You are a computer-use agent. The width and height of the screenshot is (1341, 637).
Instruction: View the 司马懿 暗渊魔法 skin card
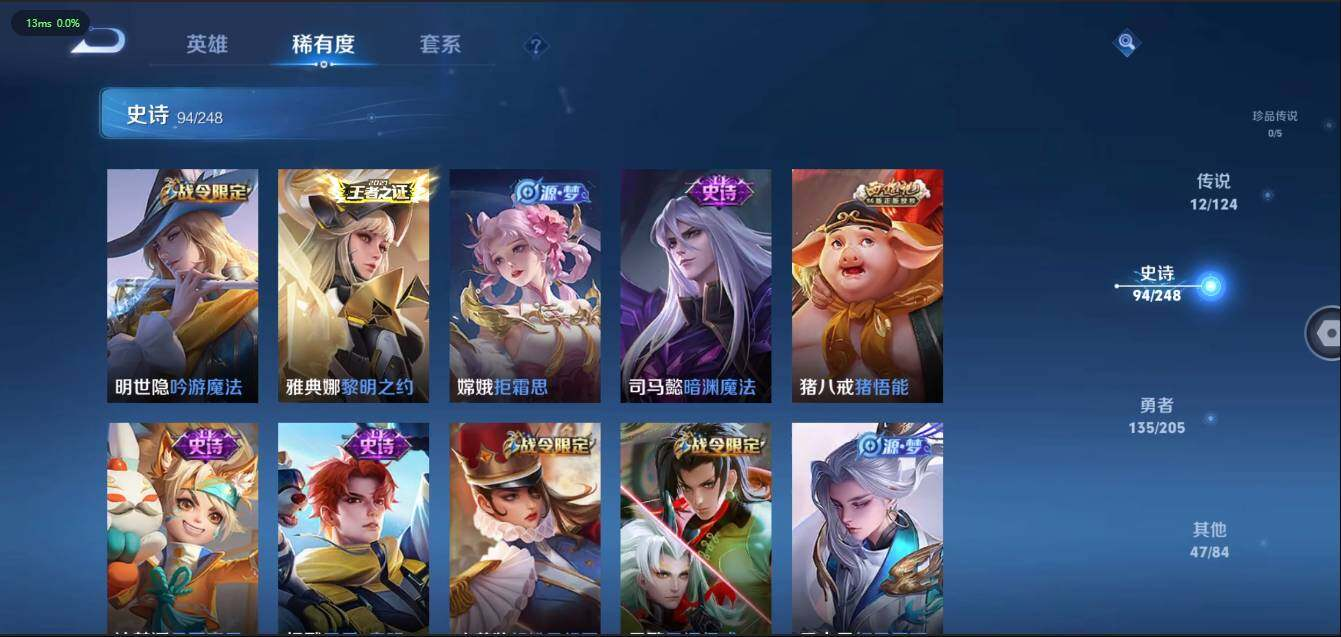point(696,286)
